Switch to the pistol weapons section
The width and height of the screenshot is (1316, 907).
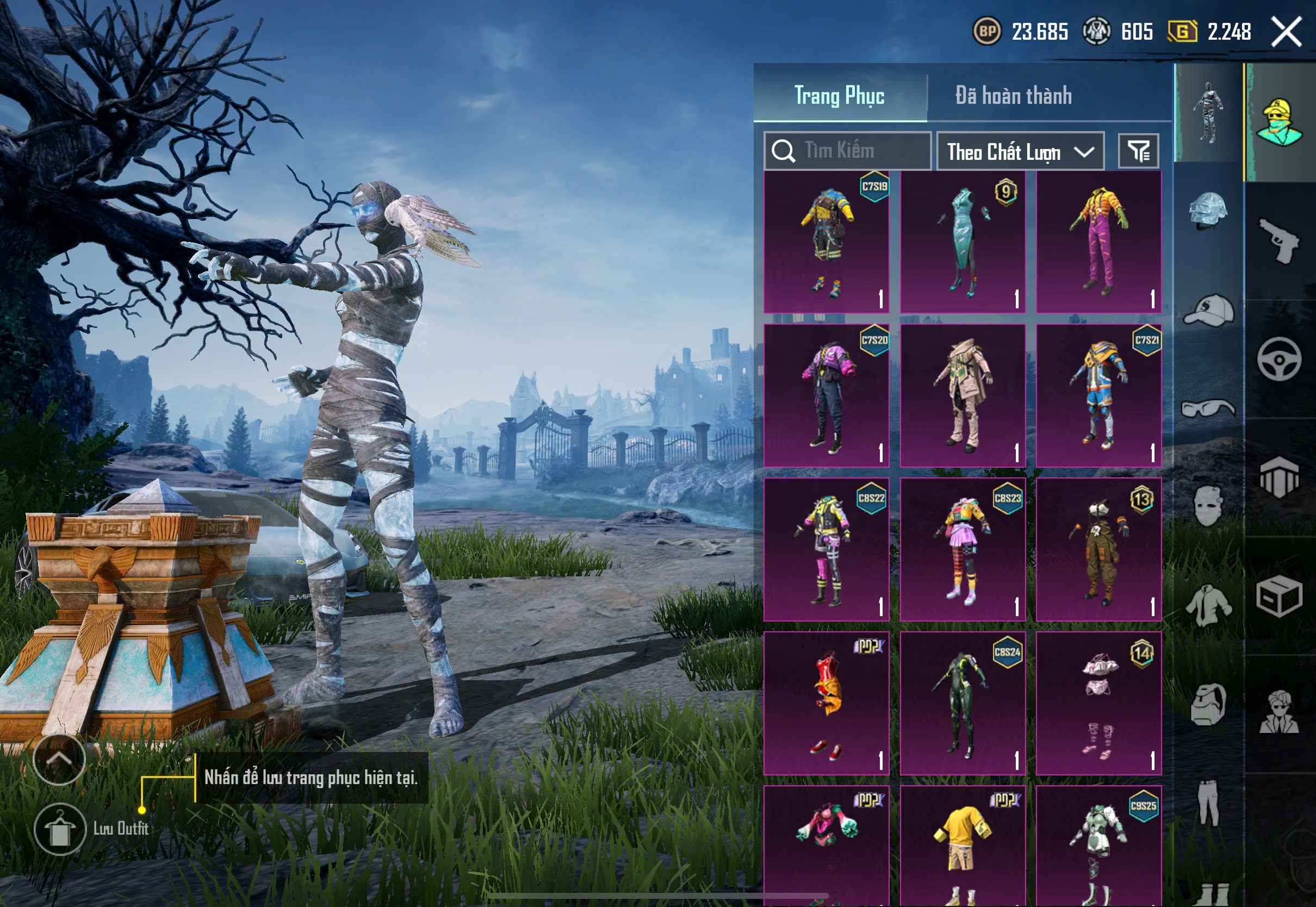point(1280,241)
